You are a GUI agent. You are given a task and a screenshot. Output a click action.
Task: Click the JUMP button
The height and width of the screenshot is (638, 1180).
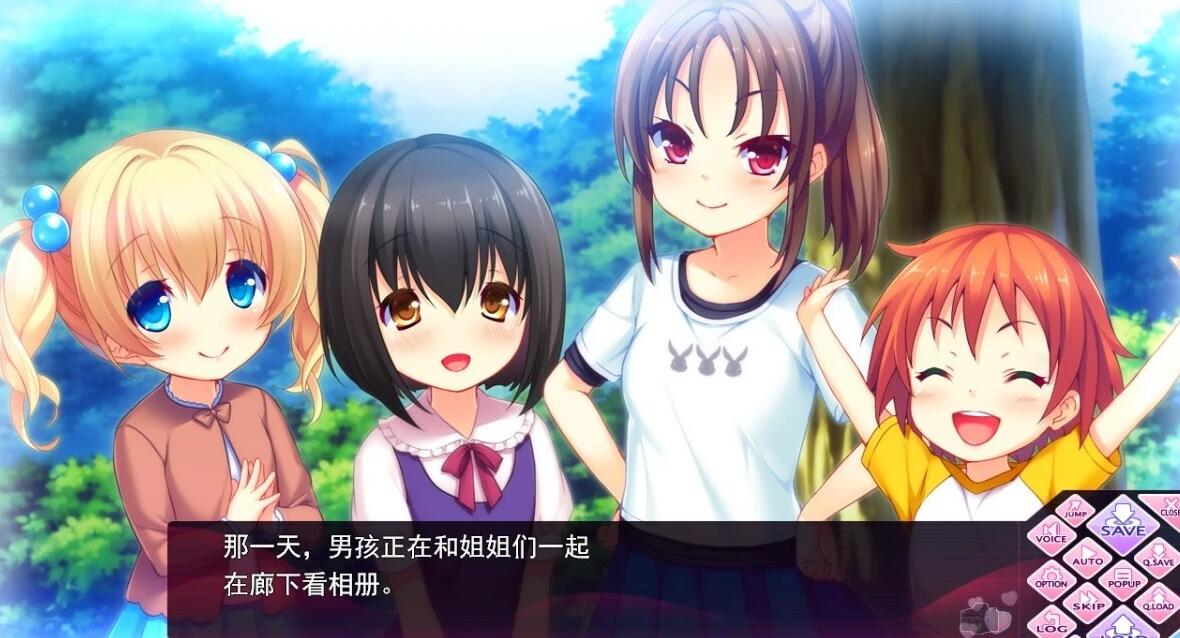[1075, 510]
